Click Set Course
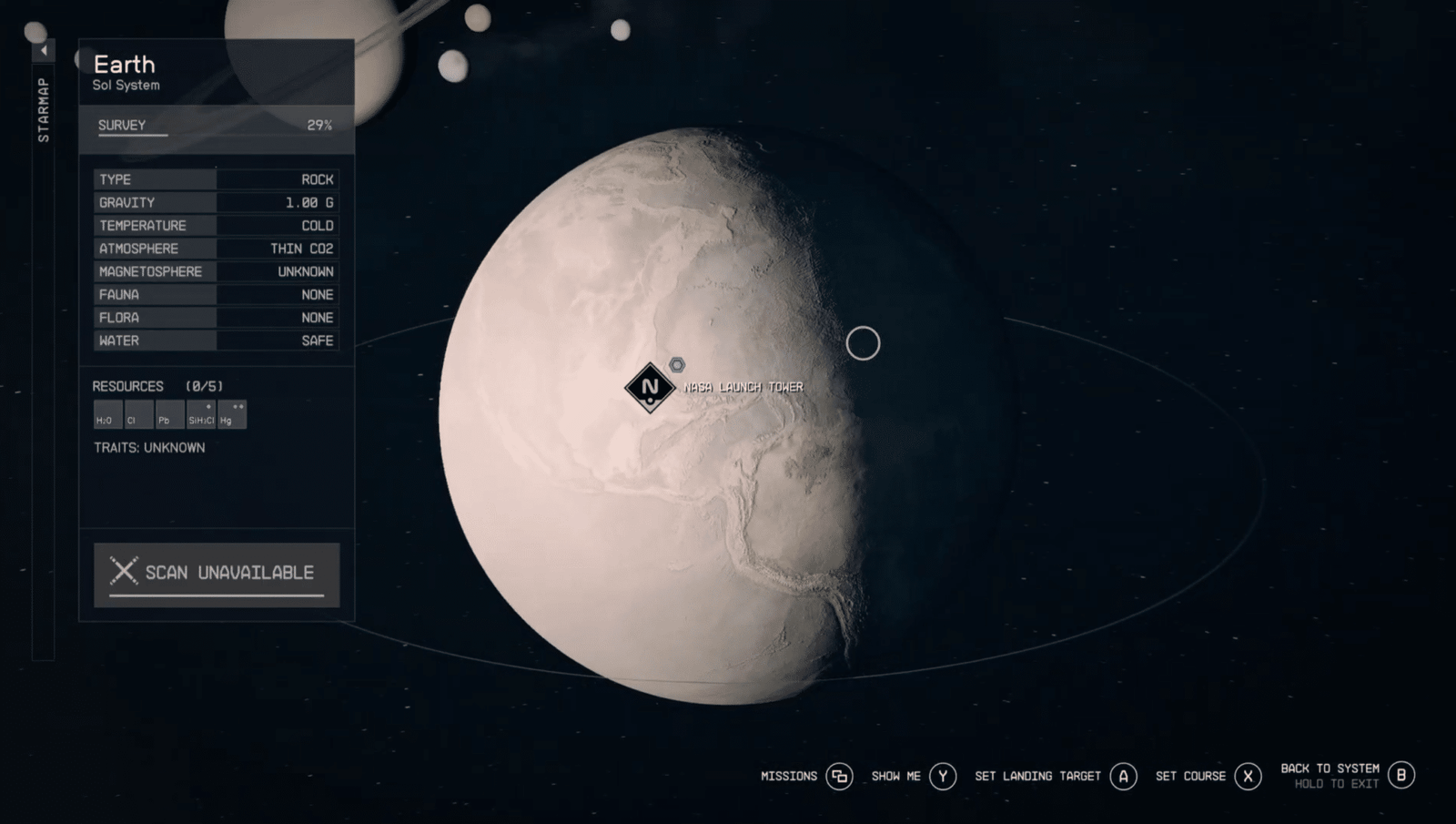This screenshot has height=824, width=1456. tap(1192, 776)
